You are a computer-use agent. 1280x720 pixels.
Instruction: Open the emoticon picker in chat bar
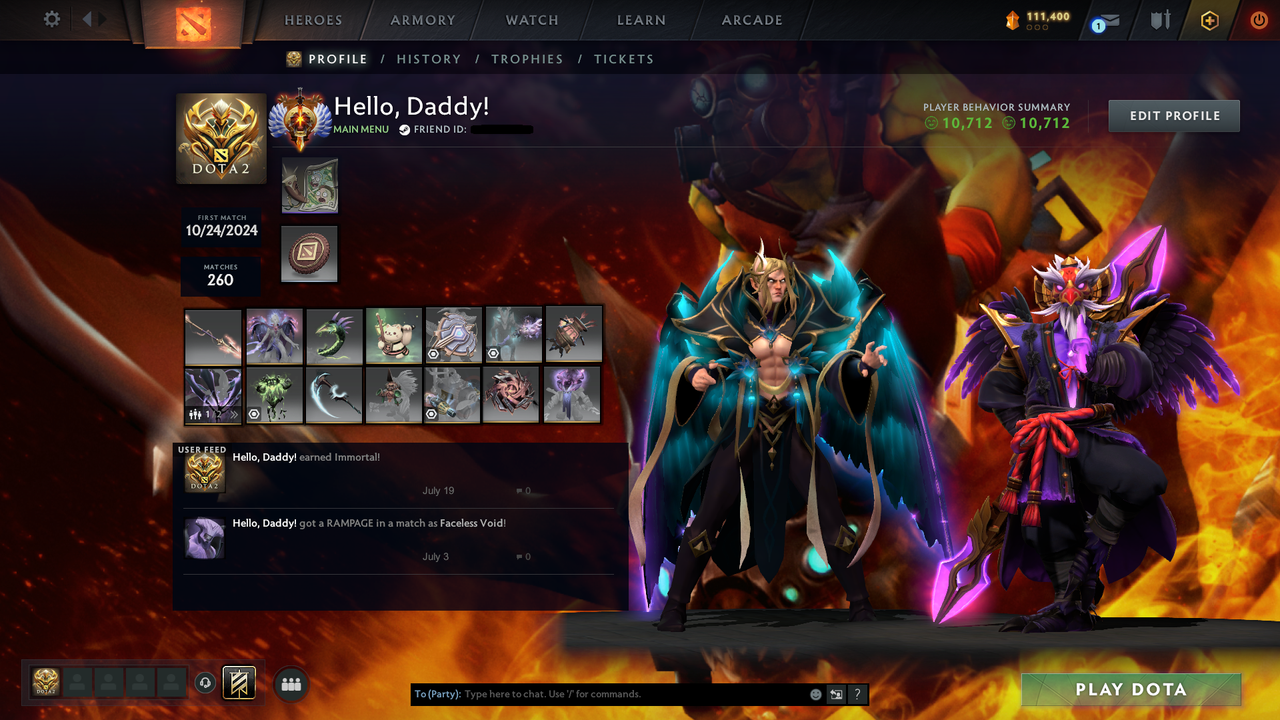815,693
